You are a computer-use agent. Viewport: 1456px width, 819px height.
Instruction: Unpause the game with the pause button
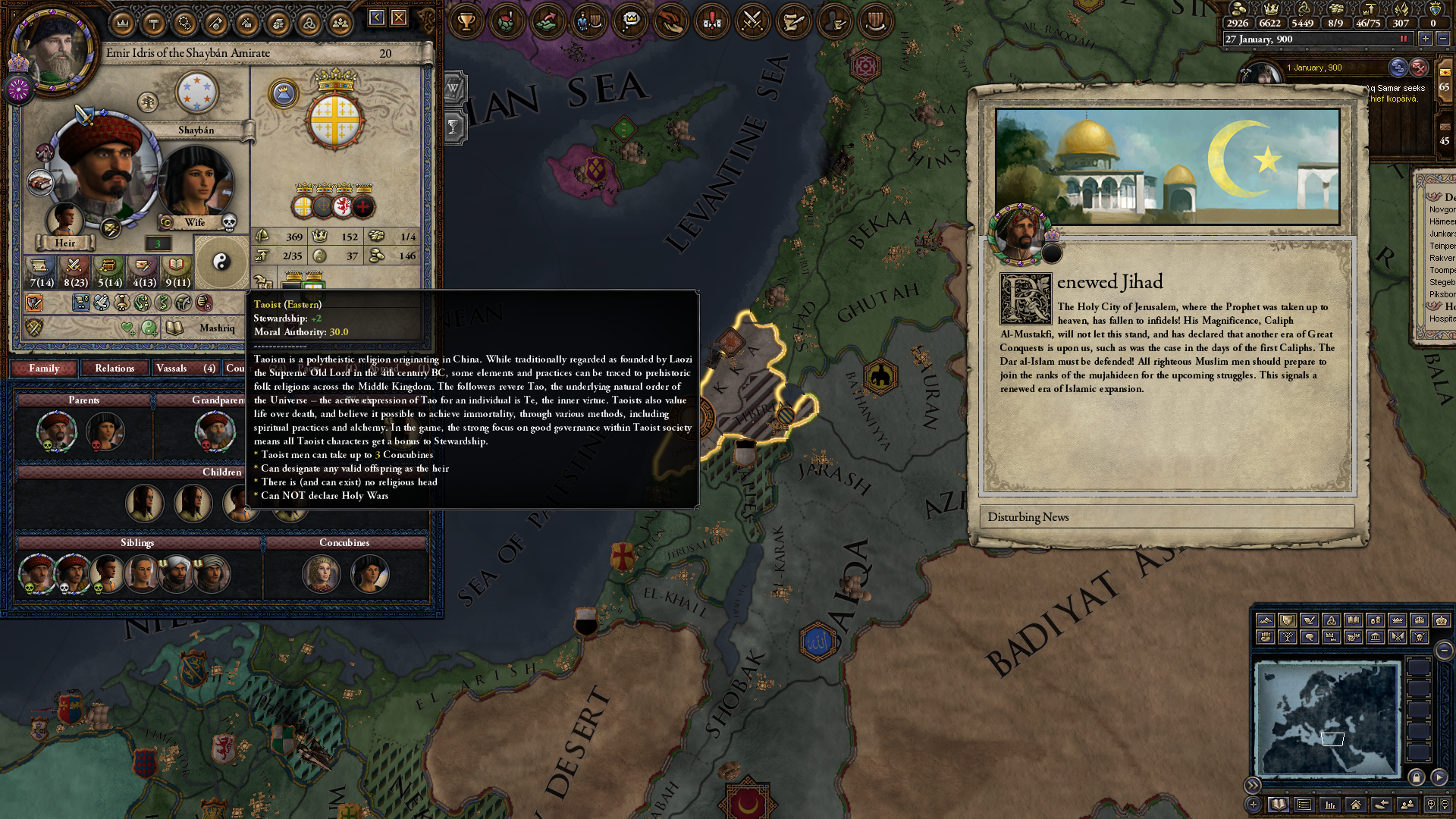click(x=1403, y=39)
